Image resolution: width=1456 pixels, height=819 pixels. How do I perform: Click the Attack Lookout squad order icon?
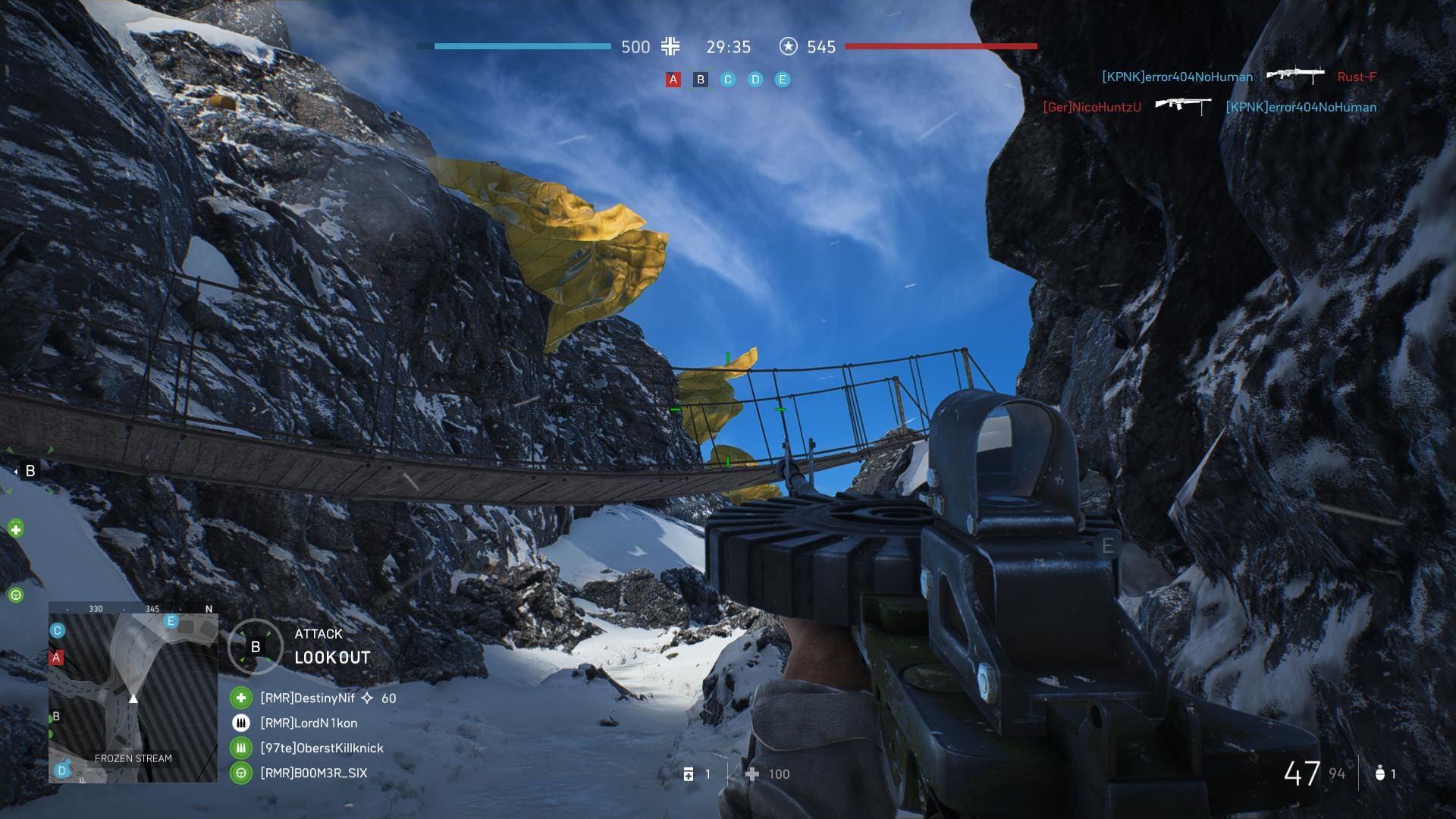click(x=256, y=647)
